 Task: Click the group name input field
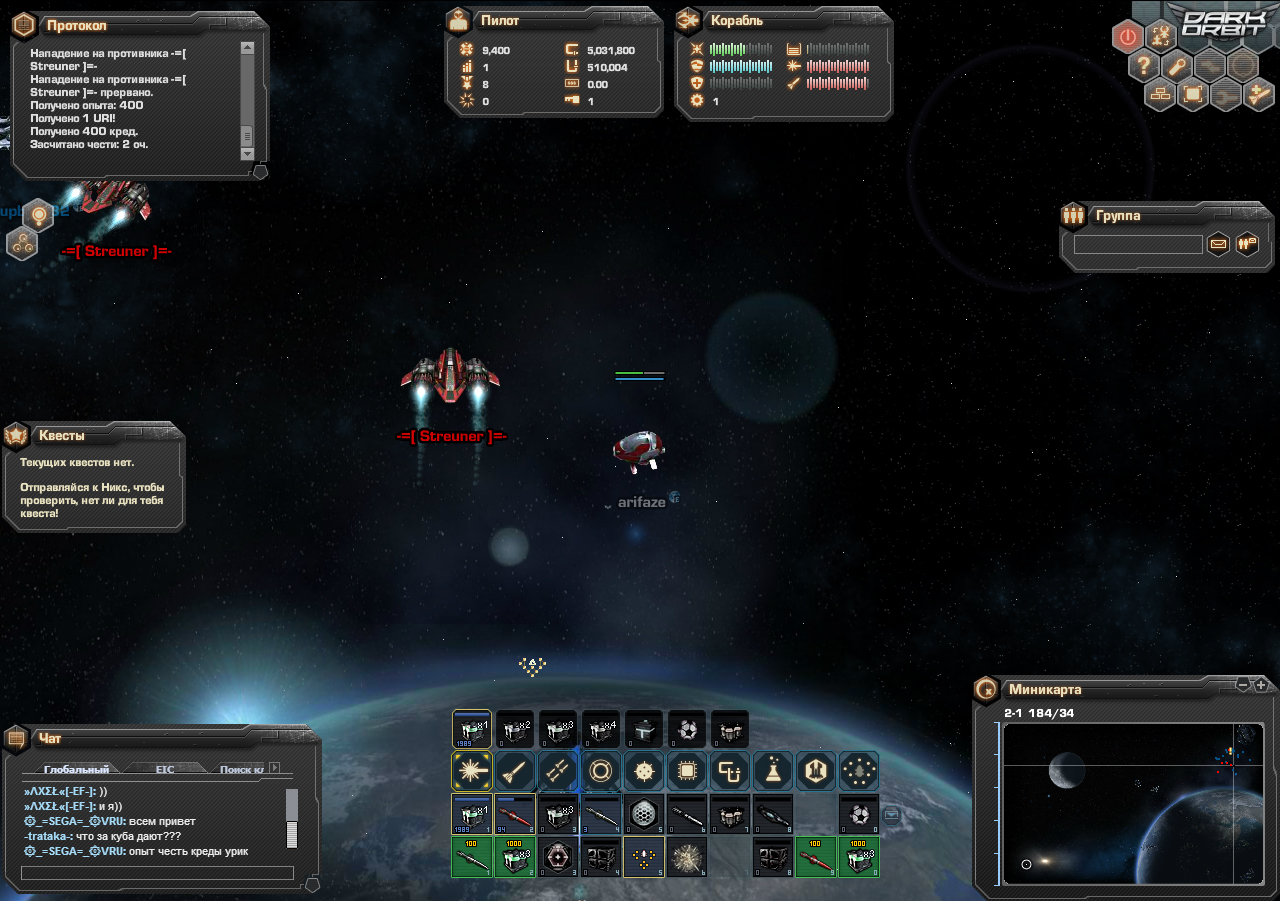click(x=1138, y=244)
